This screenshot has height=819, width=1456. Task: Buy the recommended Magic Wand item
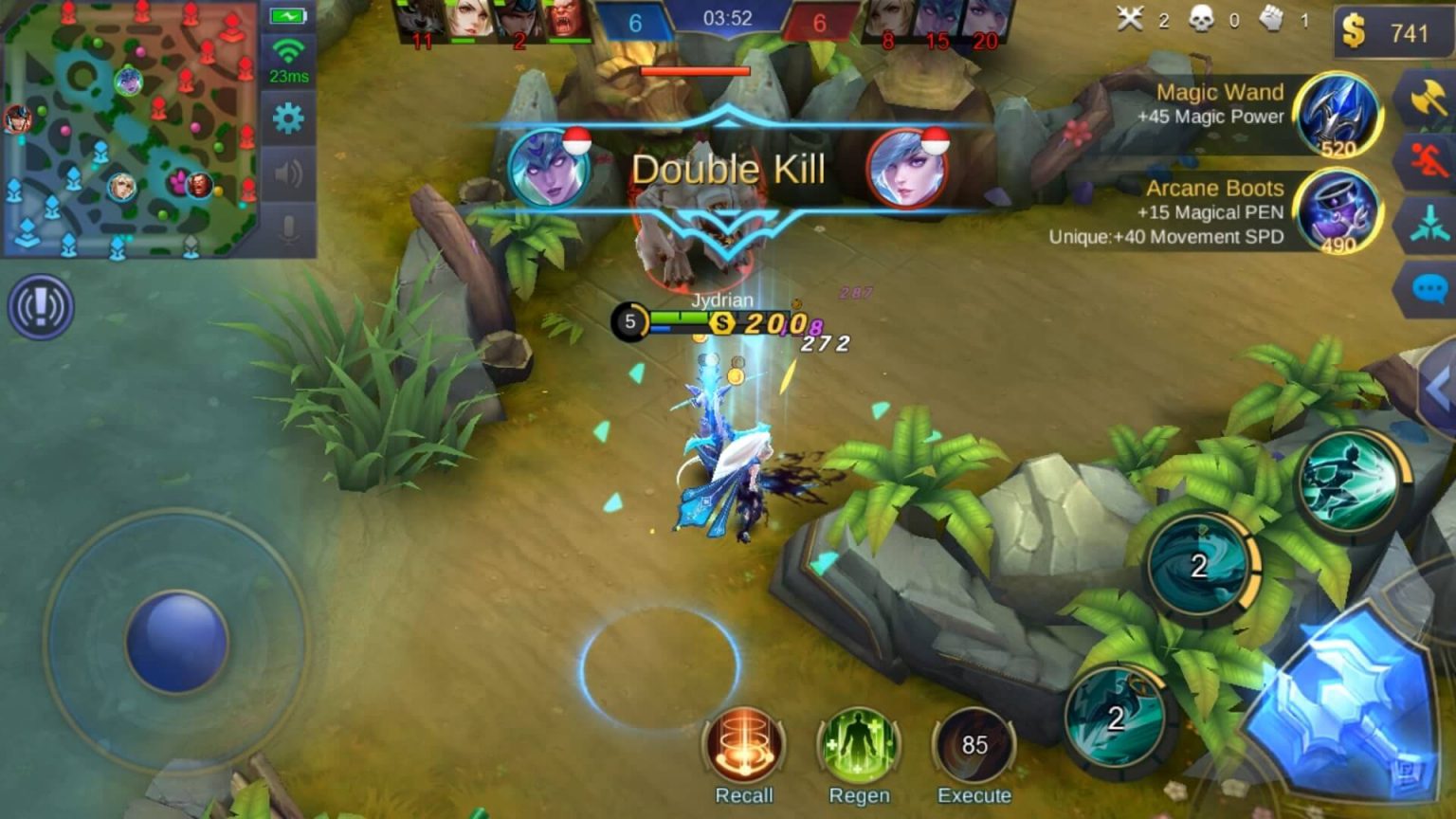point(1338,117)
